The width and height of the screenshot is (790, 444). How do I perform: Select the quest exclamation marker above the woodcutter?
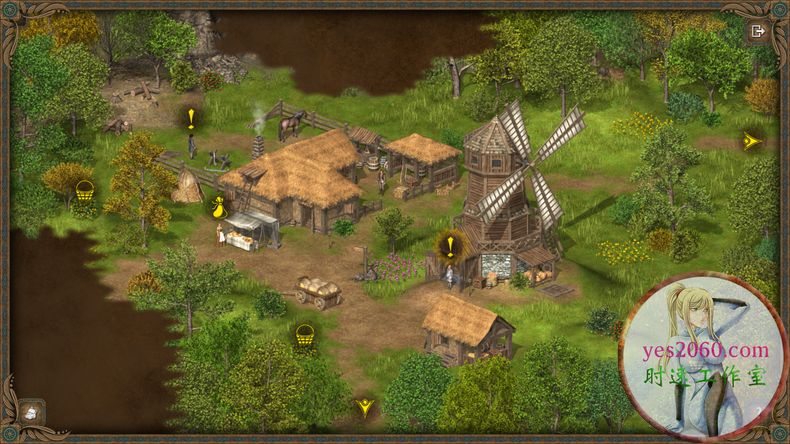tap(191, 119)
